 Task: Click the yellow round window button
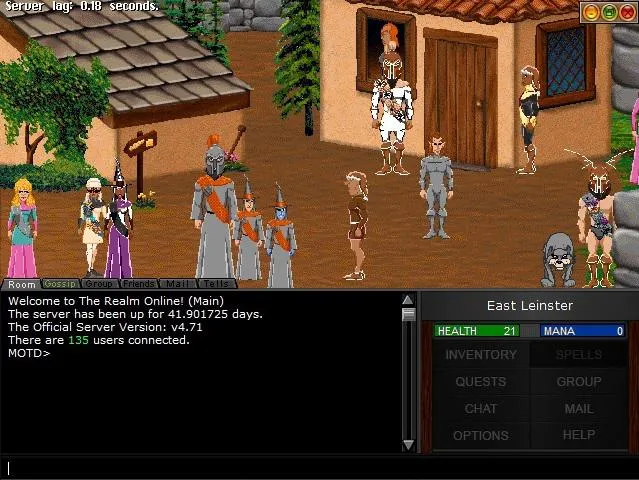(591, 12)
